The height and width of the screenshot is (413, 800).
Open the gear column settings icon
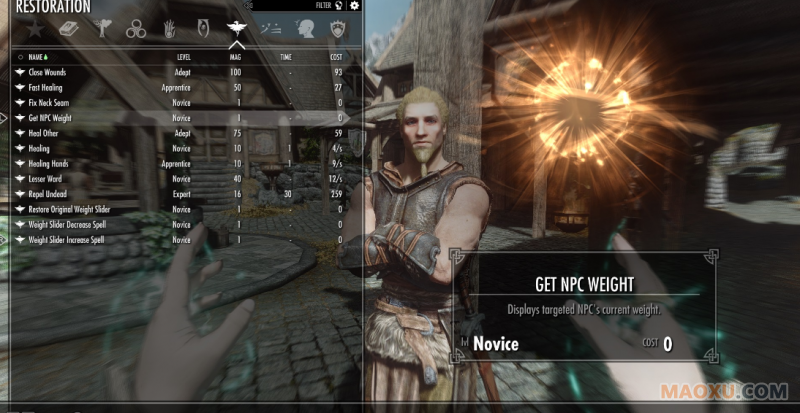(353, 6)
